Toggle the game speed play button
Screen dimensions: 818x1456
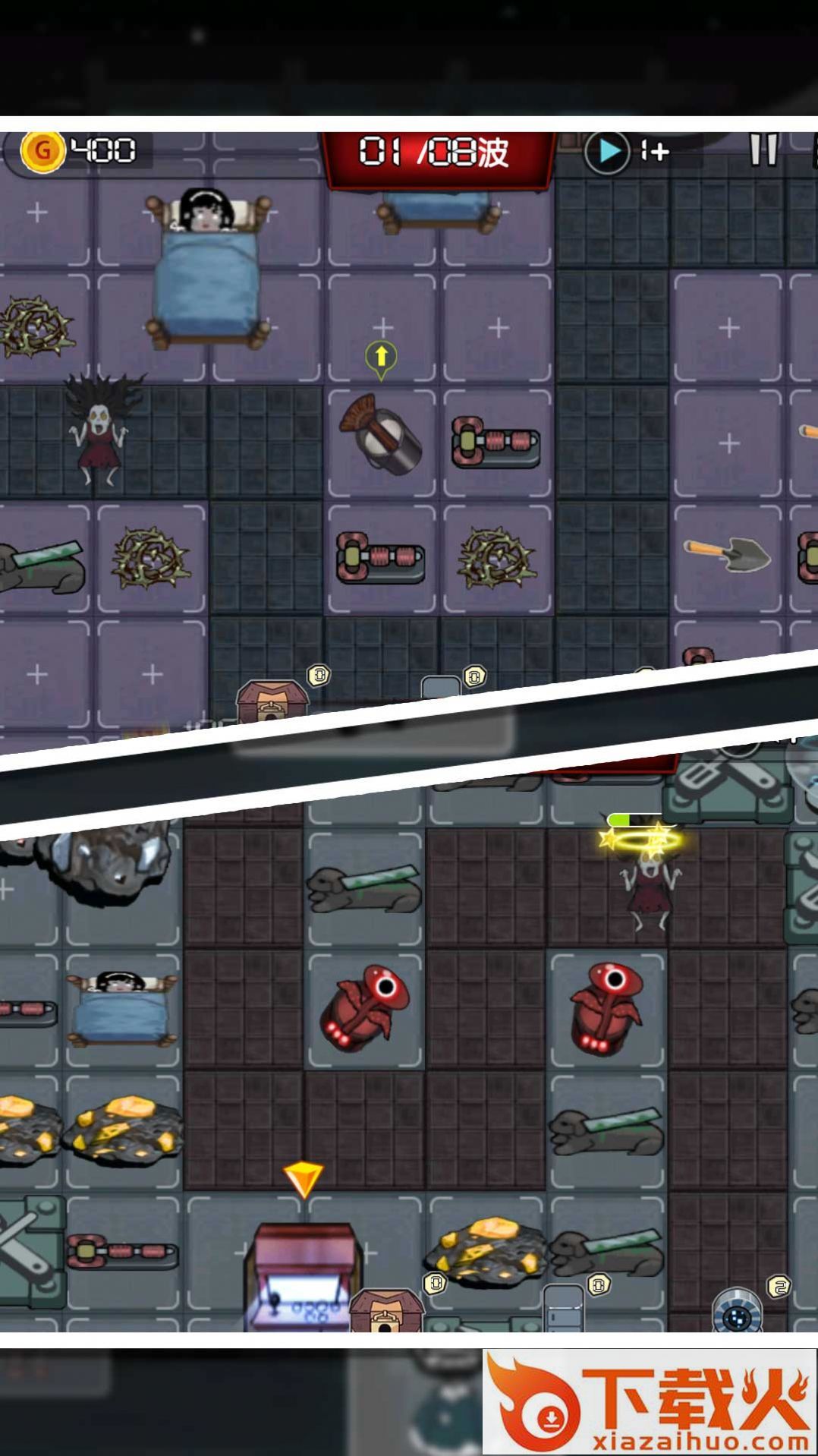coord(607,152)
